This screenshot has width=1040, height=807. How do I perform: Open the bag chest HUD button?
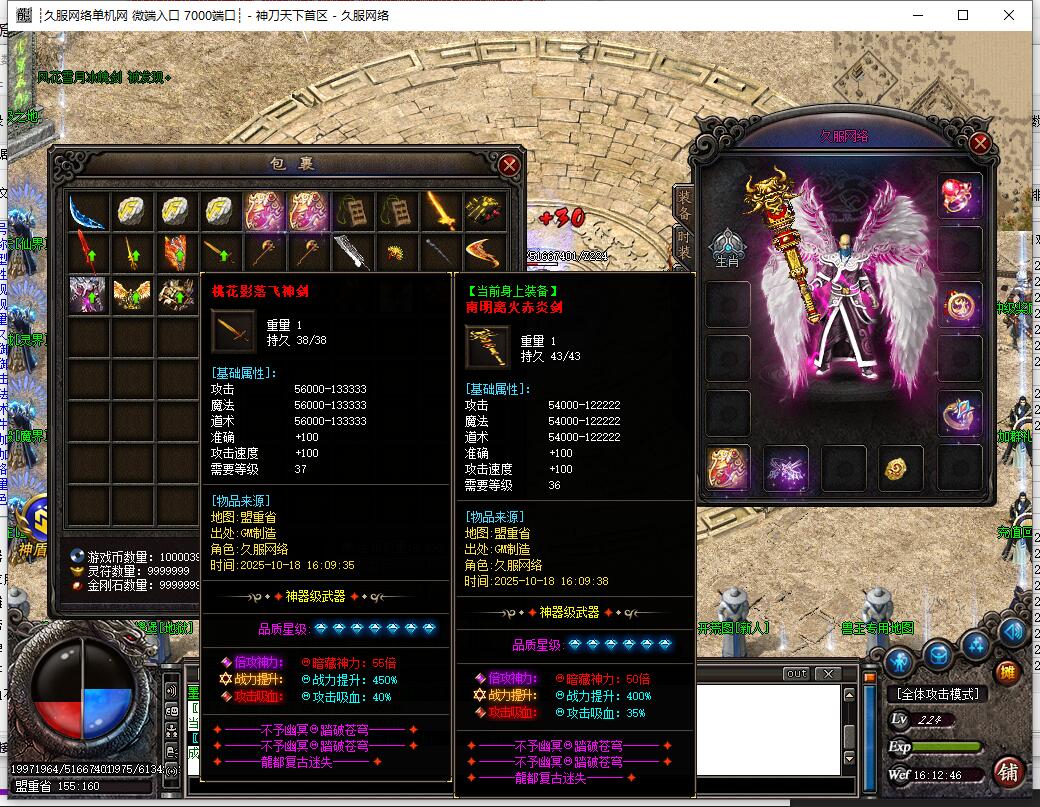938,656
